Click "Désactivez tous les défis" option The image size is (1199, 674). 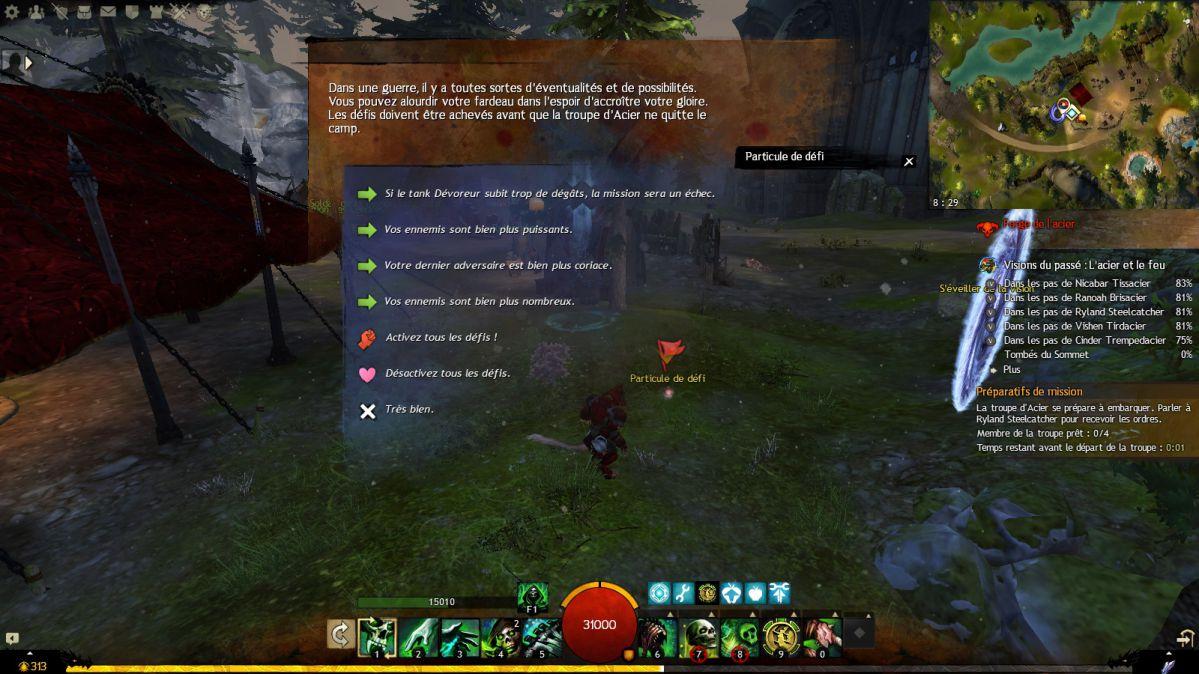447,373
